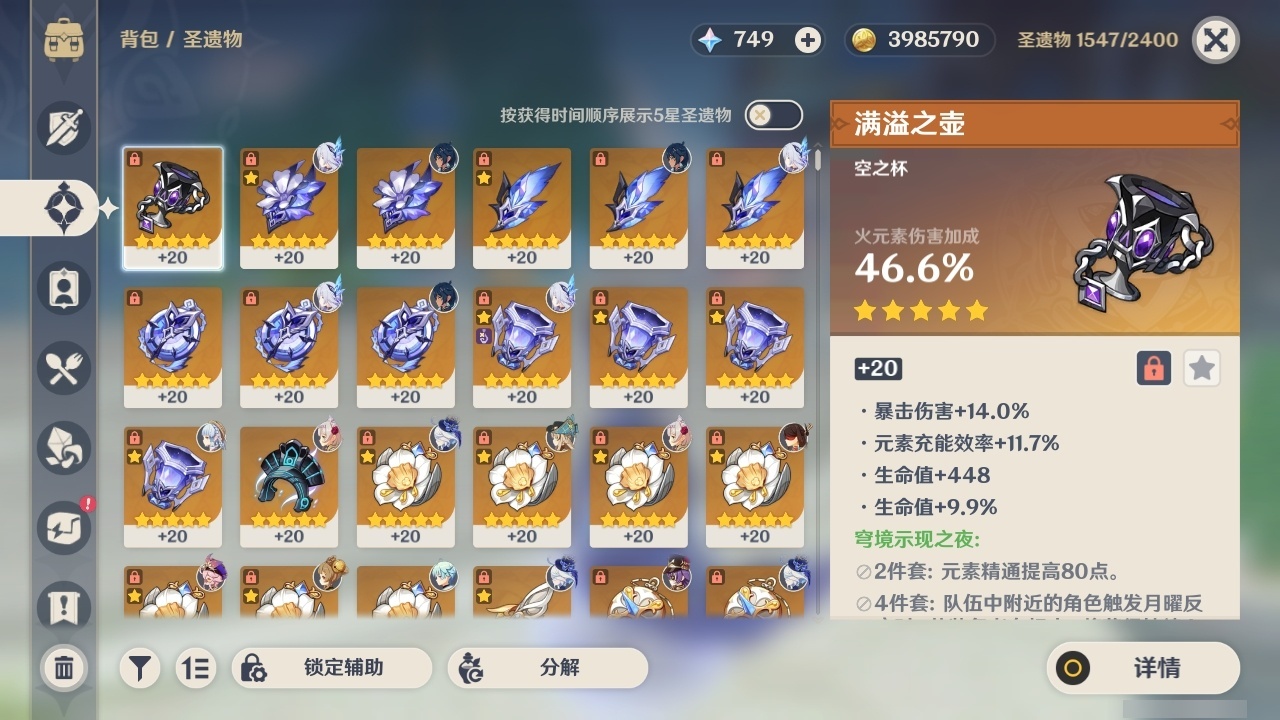The height and width of the screenshot is (720, 1280).
Task: Click the plus button to buy Primogems
Action: tap(806, 40)
